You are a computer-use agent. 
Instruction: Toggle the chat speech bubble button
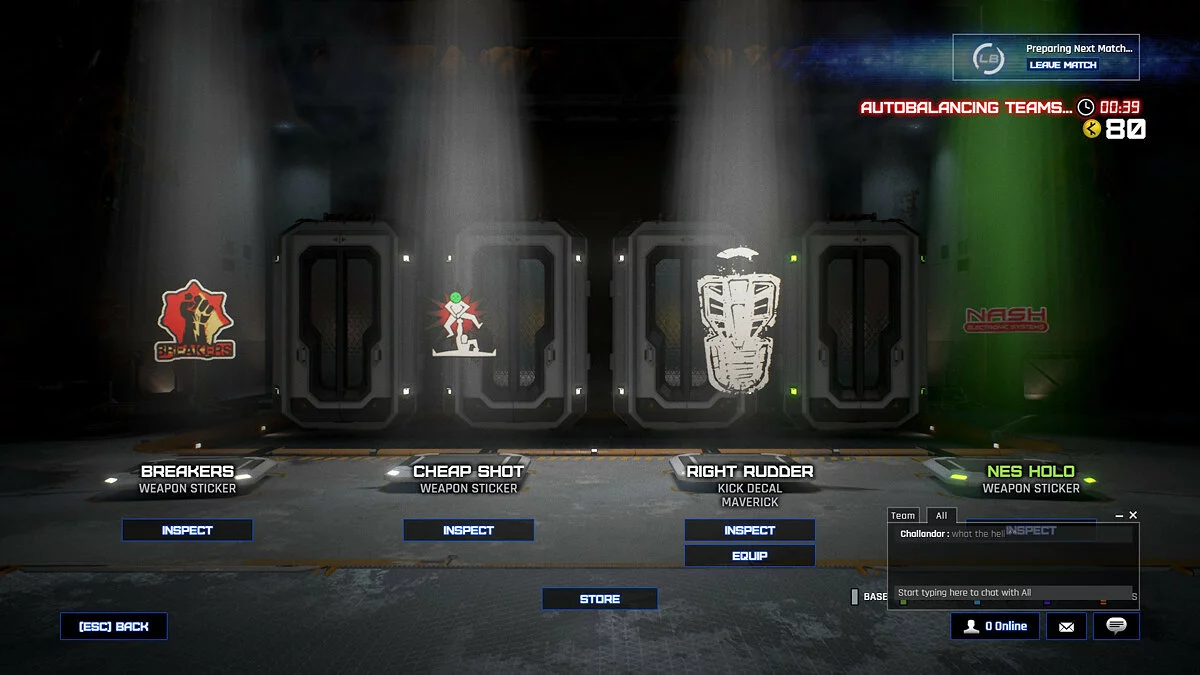tap(1116, 626)
